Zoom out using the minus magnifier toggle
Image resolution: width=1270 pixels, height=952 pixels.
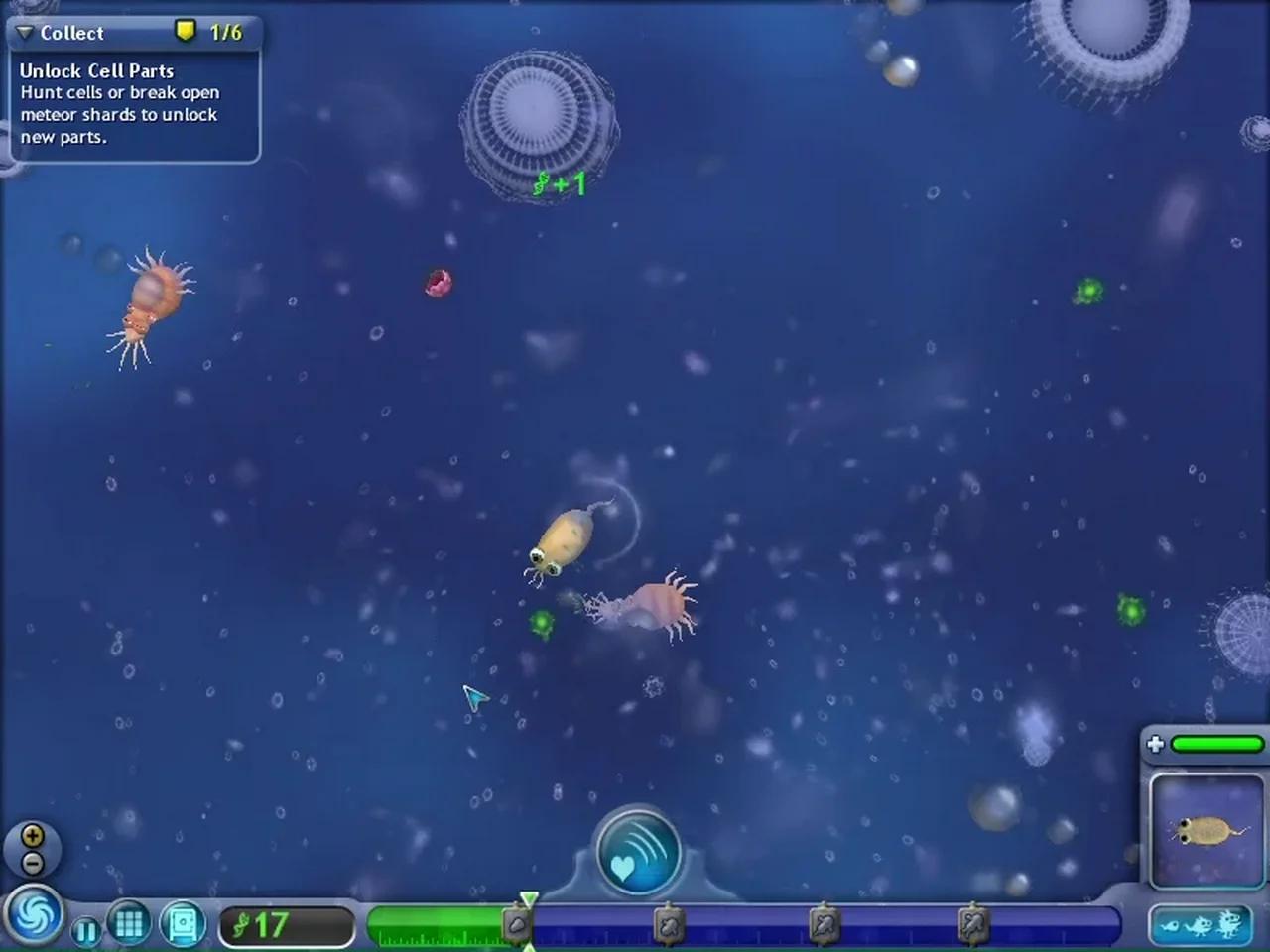point(35,862)
